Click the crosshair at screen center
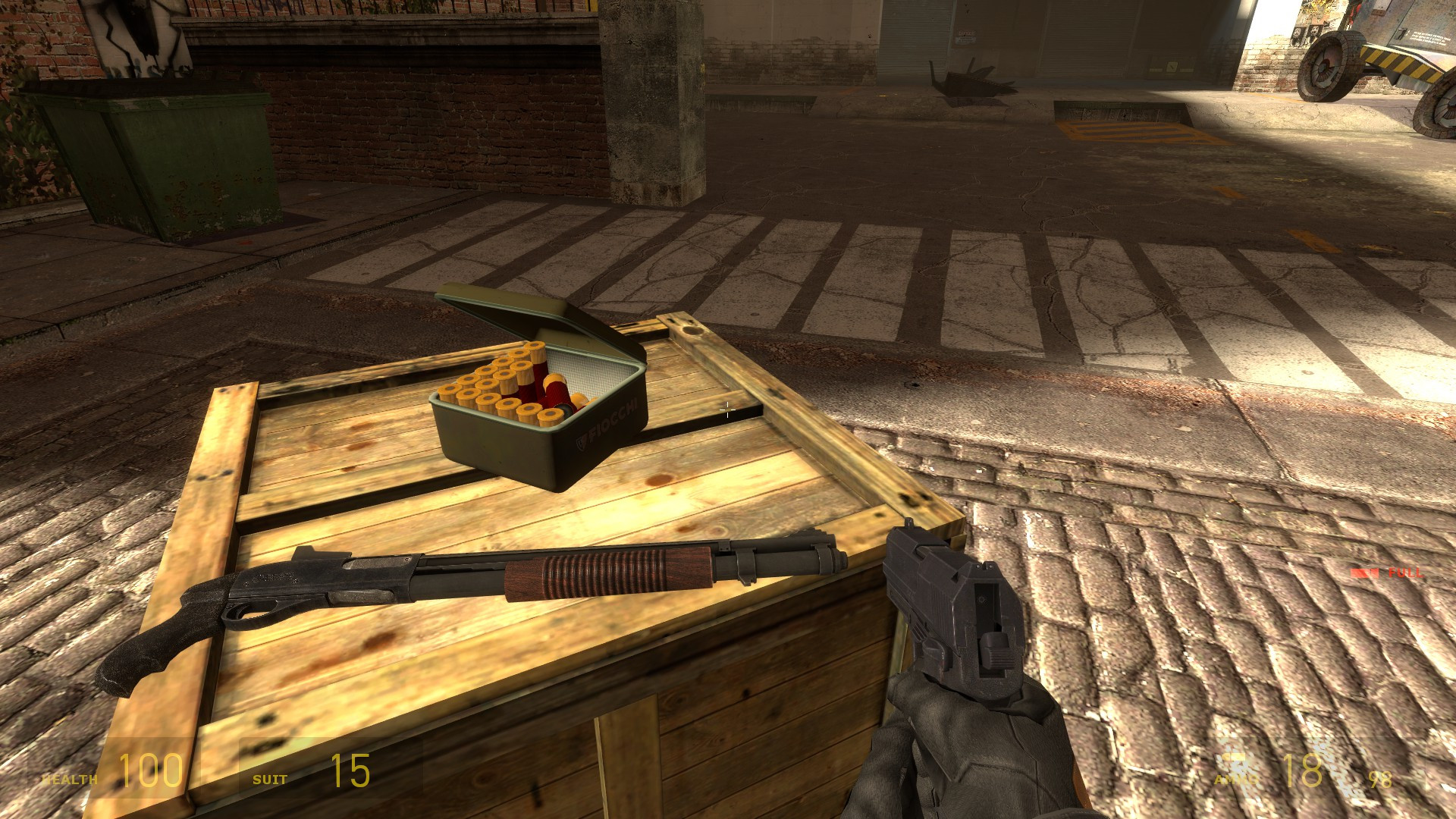 [x=728, y=409]
